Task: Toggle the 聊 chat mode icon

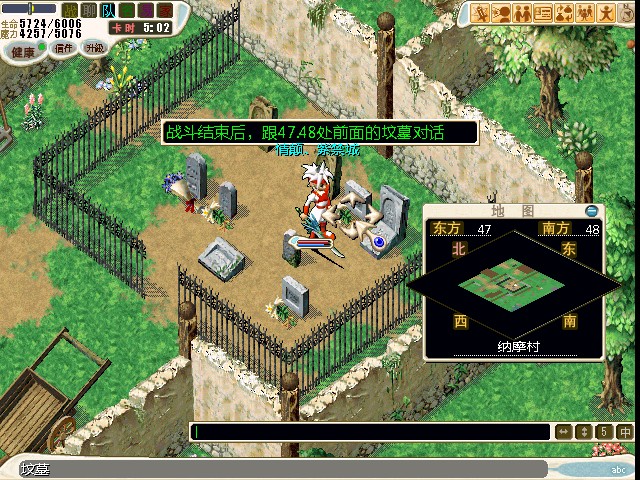Action: coord(88,10)
